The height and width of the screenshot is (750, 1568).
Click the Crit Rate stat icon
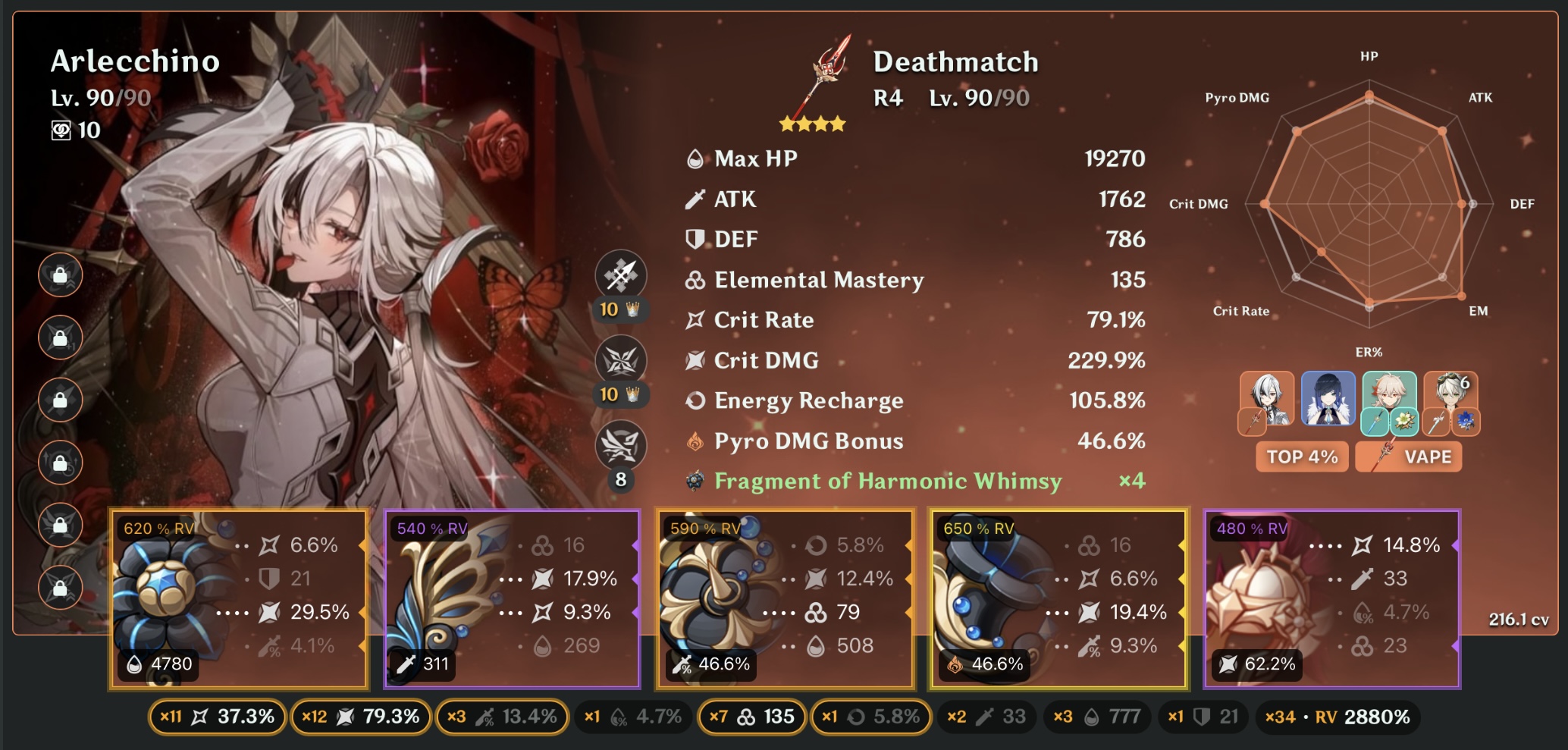(693, 319)
